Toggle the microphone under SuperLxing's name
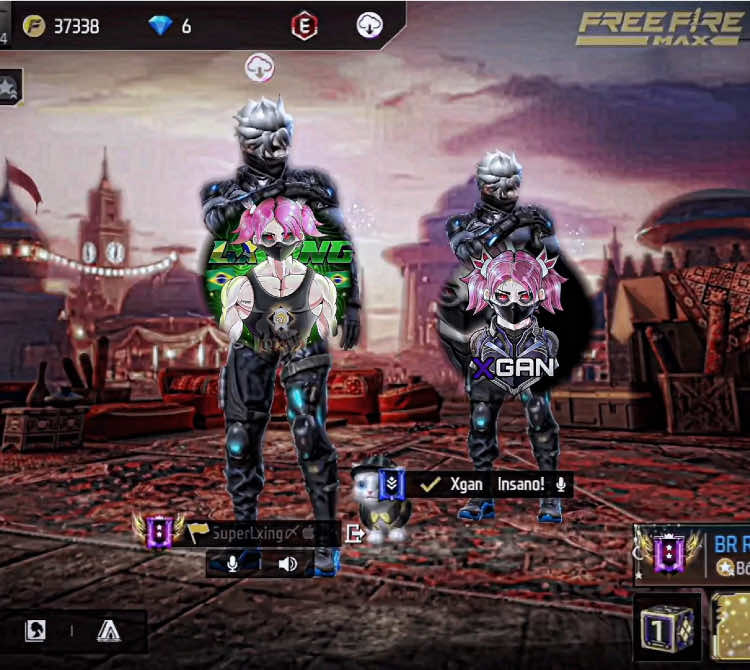 (233, 564)
